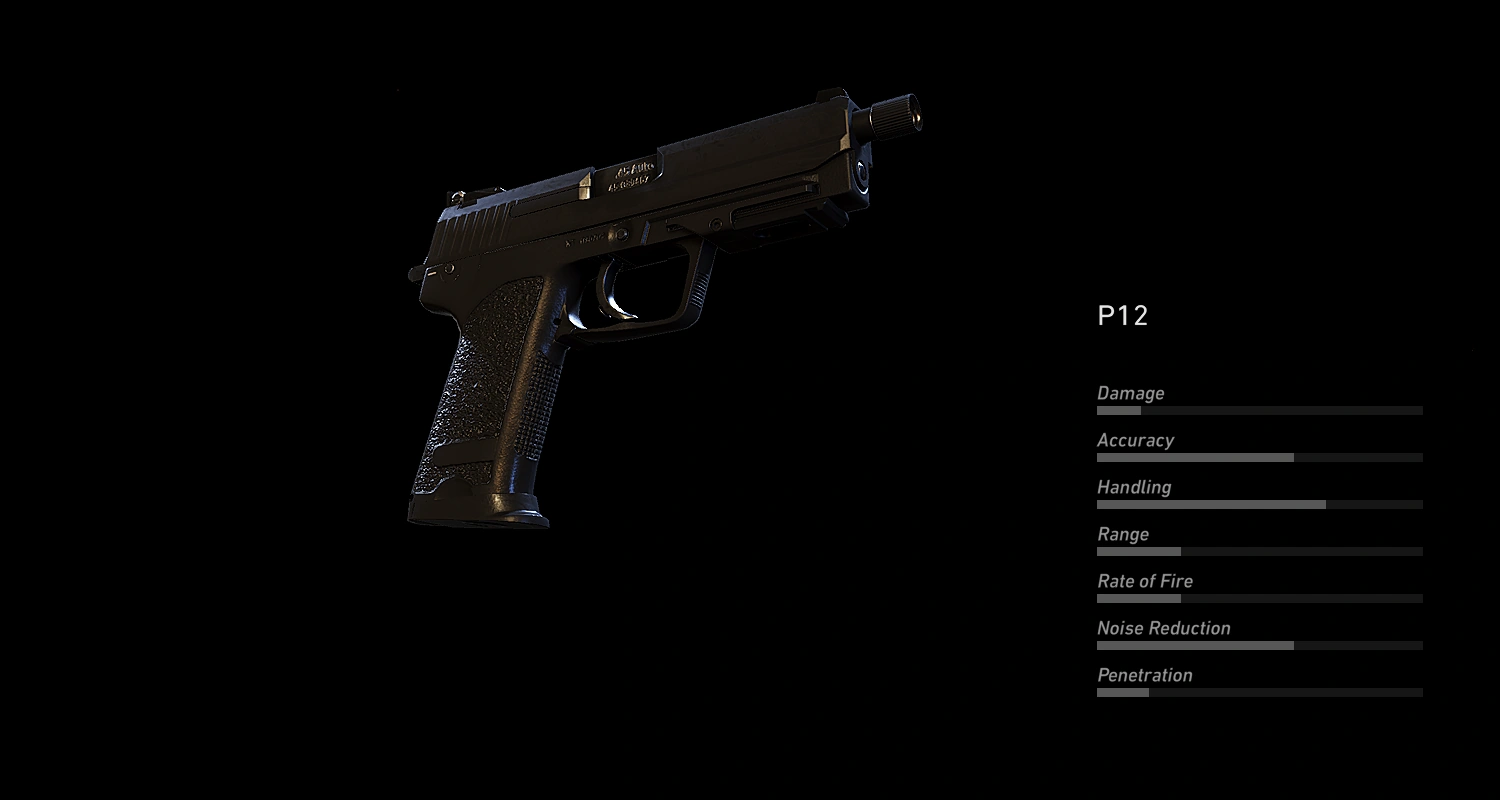The width and height of the screenshot is (1500, 800).
Task: Click the Rate of Fire bar
Action: point(1259,598)
